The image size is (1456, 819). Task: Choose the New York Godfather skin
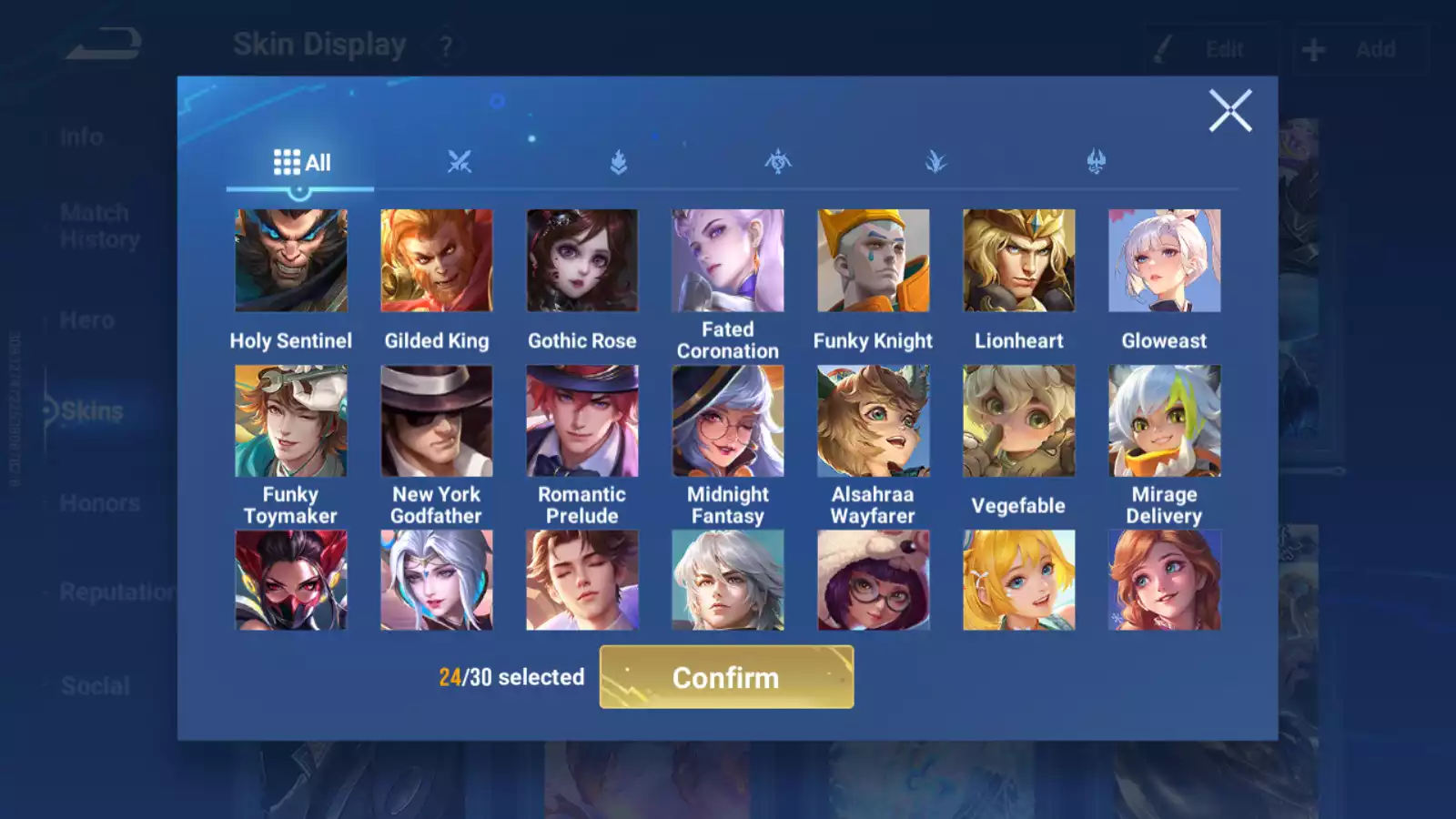437,421
